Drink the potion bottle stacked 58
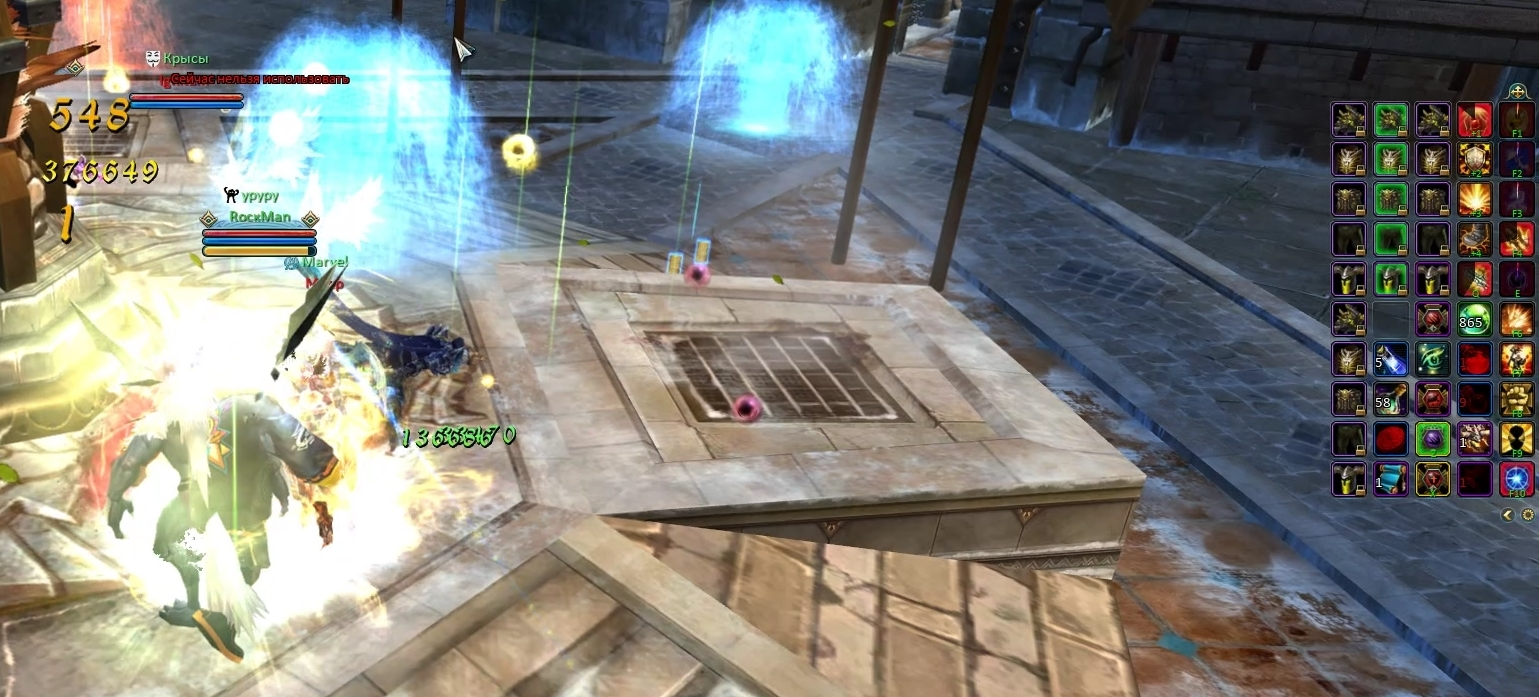Viewport: 1539px width, 697px height. pos(1390,399)
